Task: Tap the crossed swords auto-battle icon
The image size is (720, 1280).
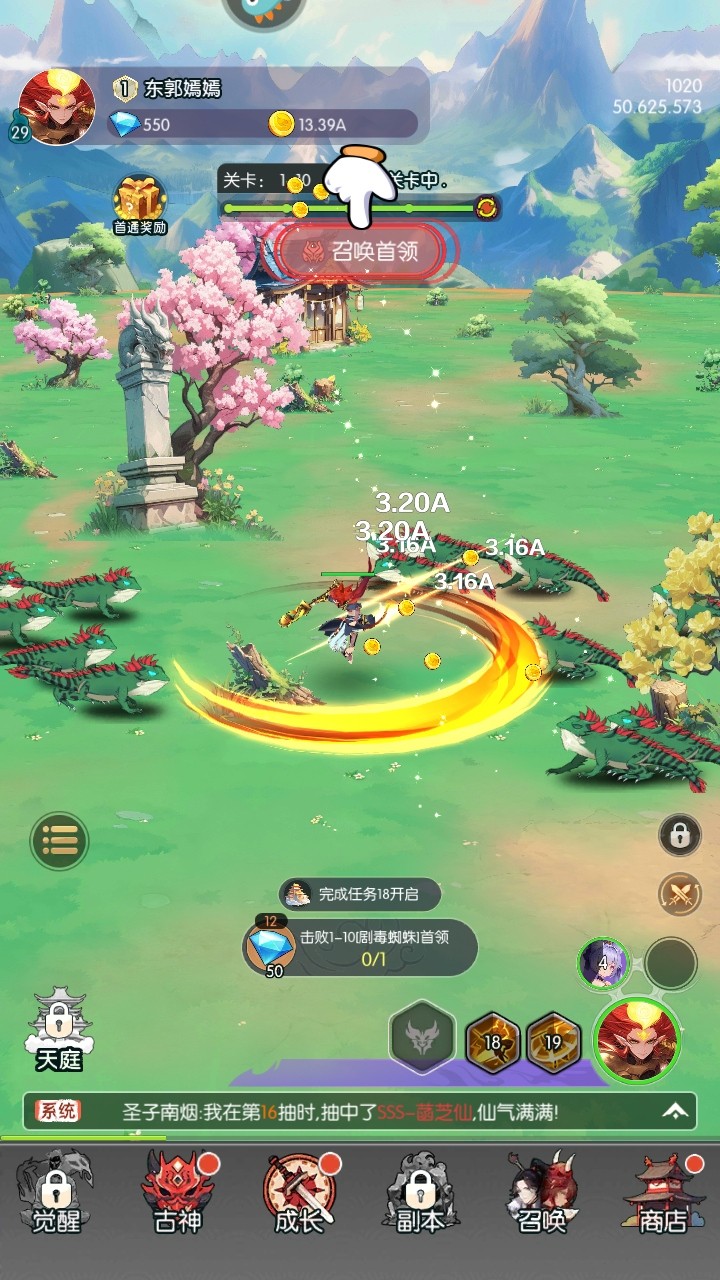Action: point(680,893)
